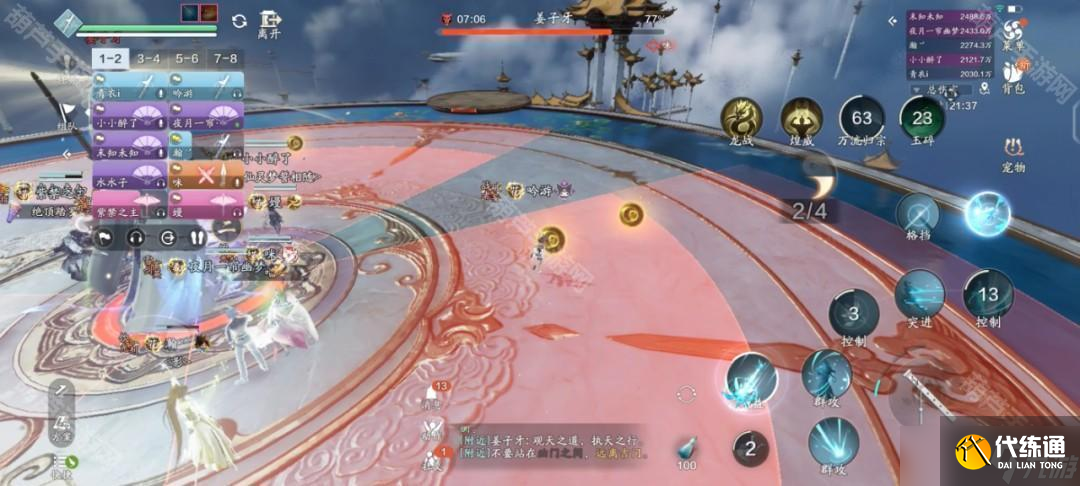This screenshot has width=1080, height=486.
Task: Use the 玉碎 green skill
Action: coord(921,120)
